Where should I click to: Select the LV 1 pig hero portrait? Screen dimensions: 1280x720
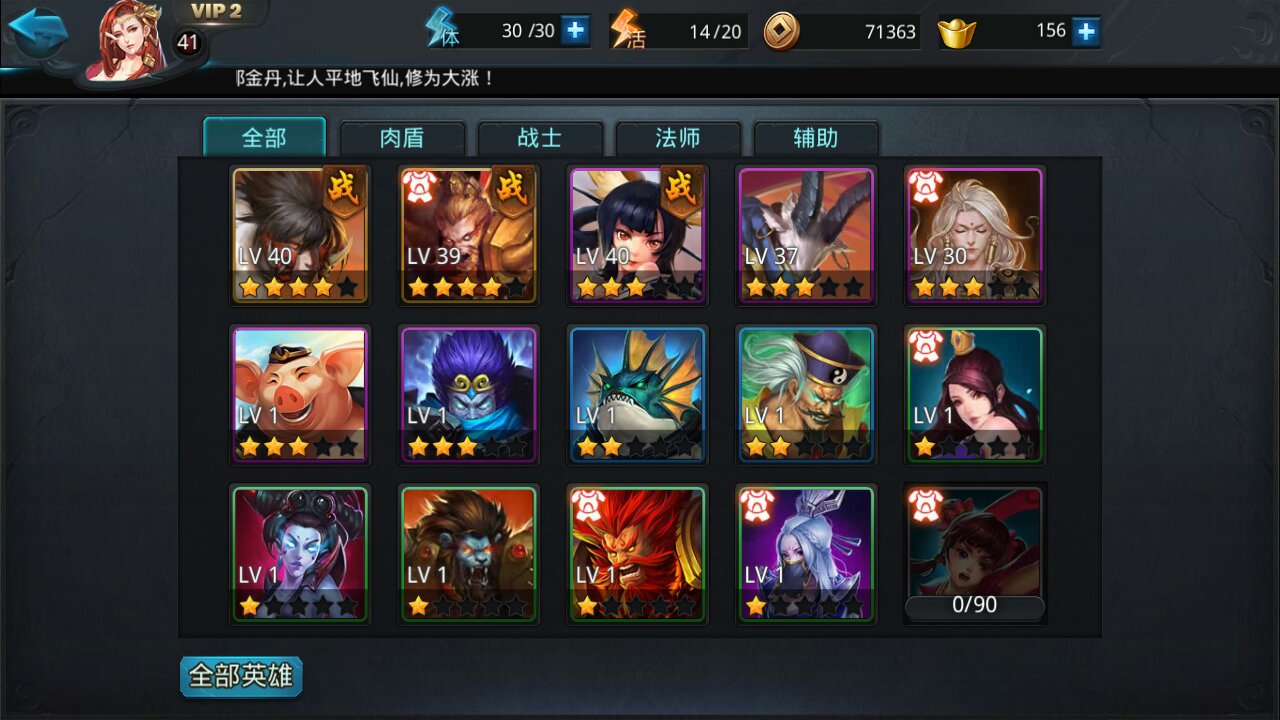click(300, 395)
